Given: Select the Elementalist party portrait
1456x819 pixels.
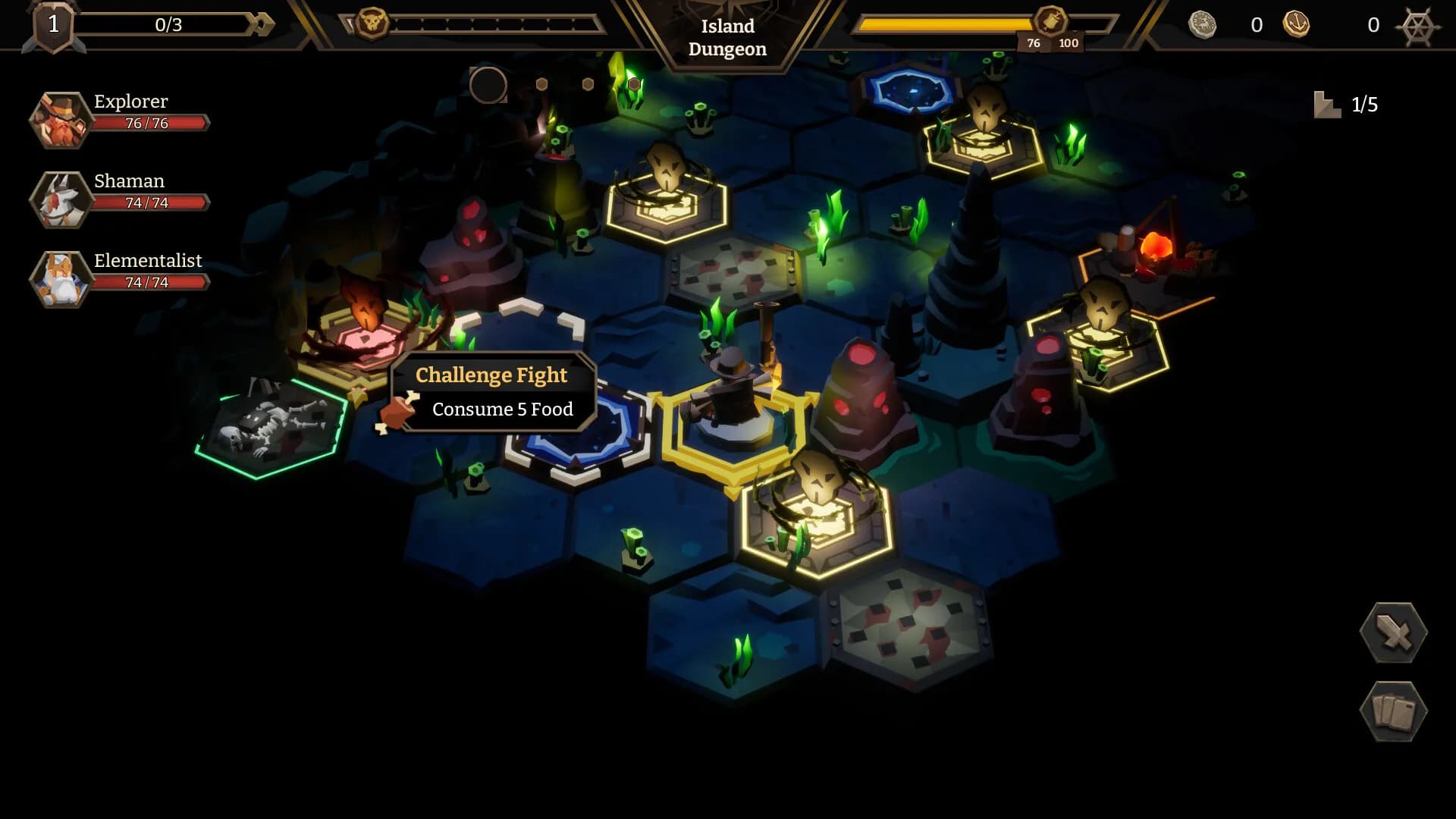Looking at the screenshot, I should (60, 279).
